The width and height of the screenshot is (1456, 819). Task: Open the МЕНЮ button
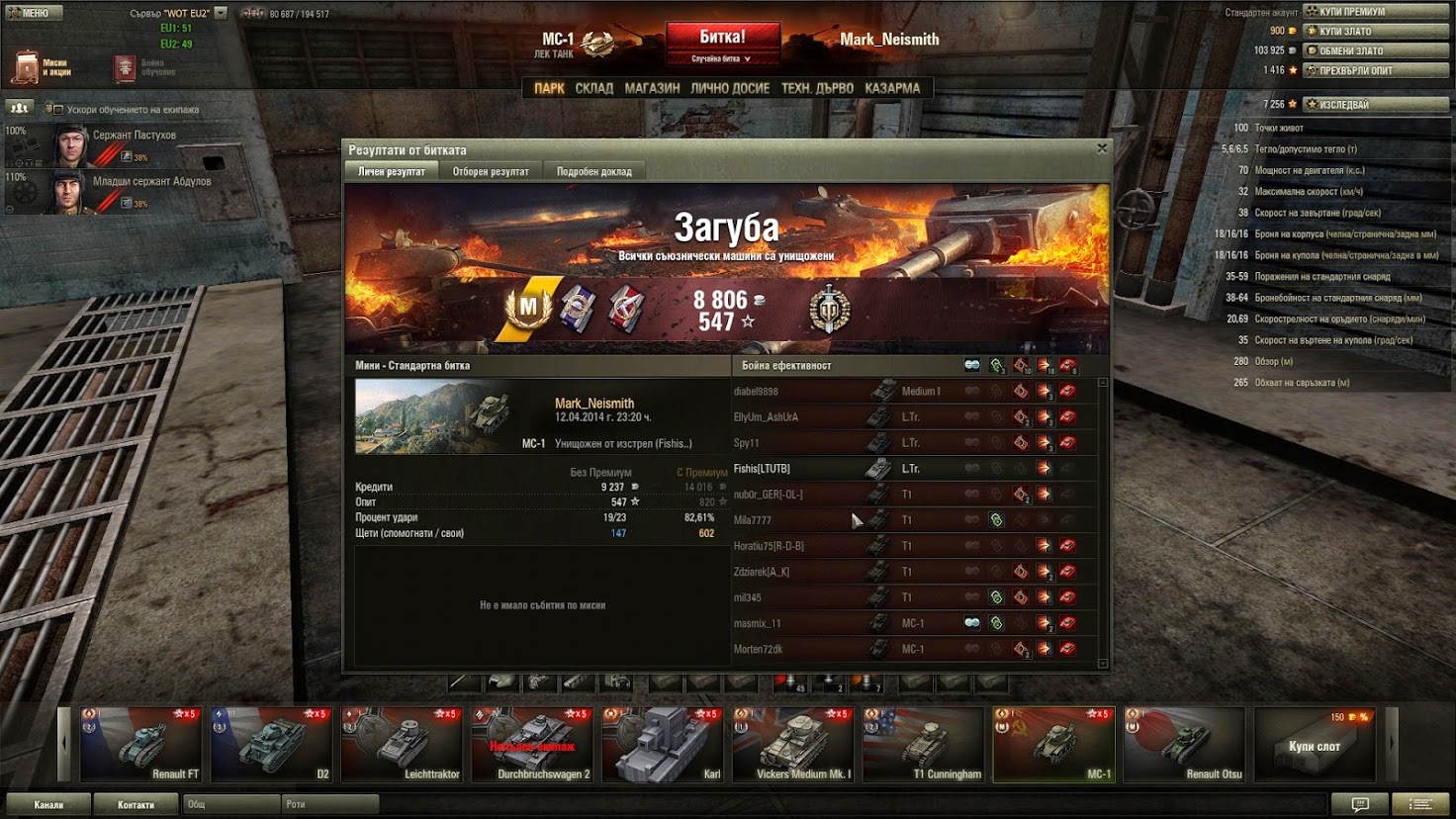coord(35,13)
